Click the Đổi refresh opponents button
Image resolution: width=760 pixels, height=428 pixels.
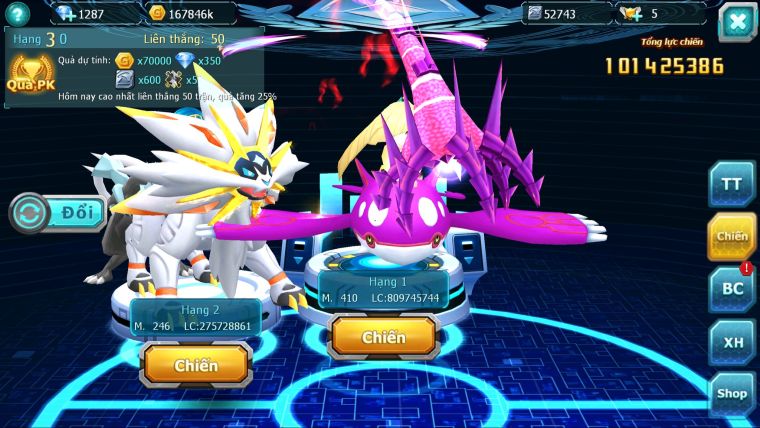[57, 213]
